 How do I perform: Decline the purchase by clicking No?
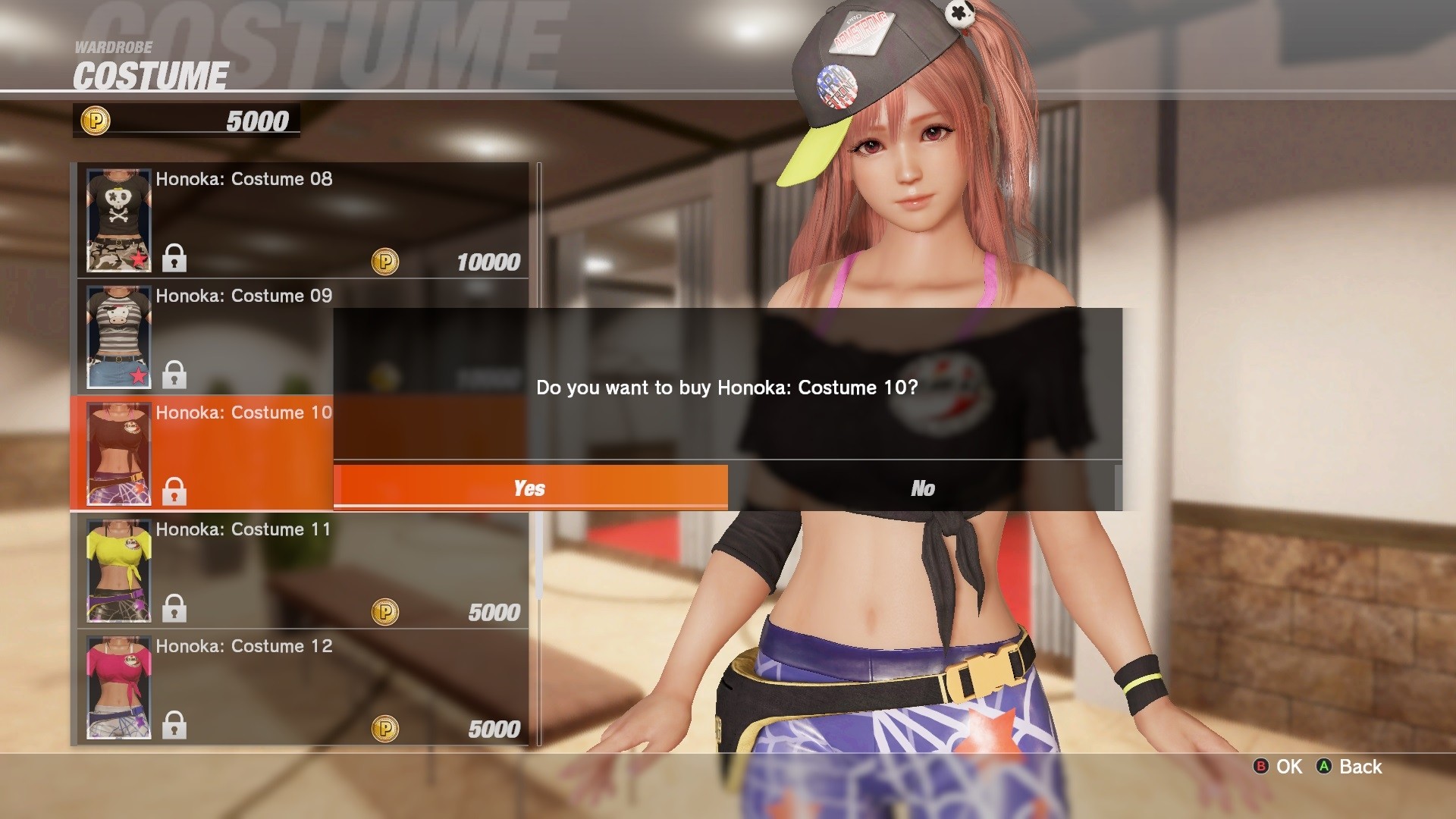click(922, 488)
